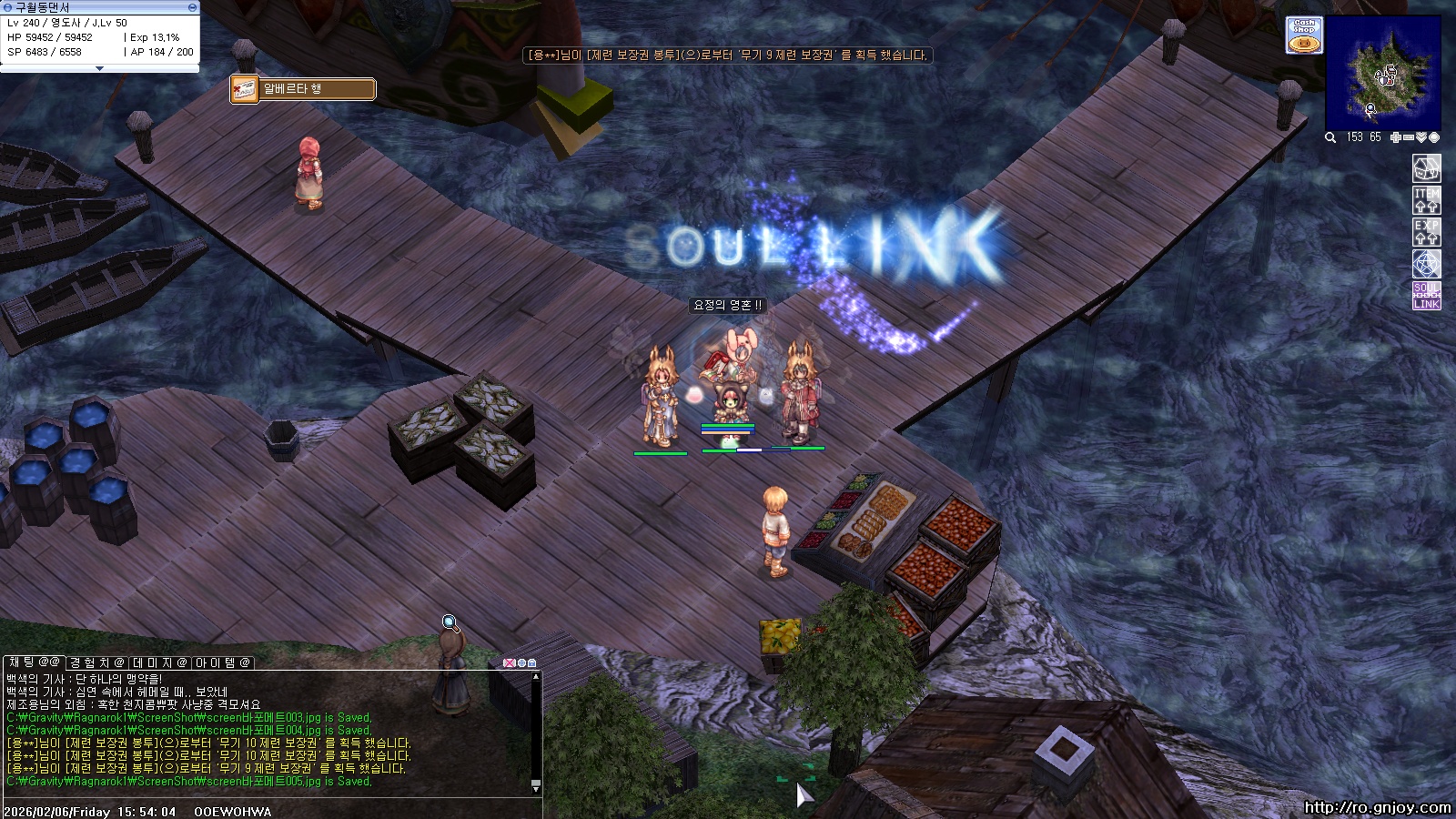
Task: Click the 알베르타 행 ticket button
Action: (x=303, y=89)
